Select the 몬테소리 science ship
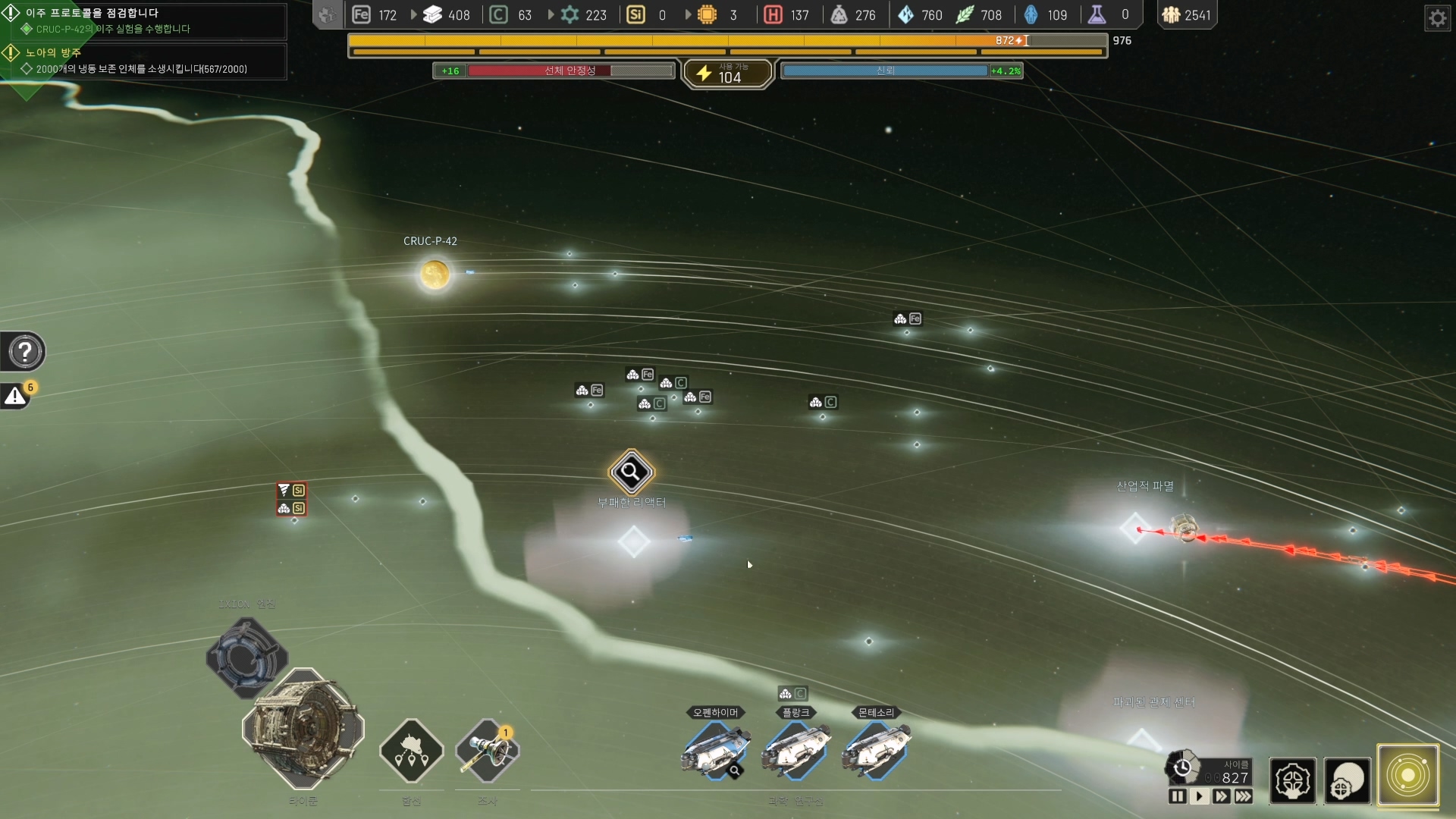This screenshot has width=1456, height=819. click(876, 750)
